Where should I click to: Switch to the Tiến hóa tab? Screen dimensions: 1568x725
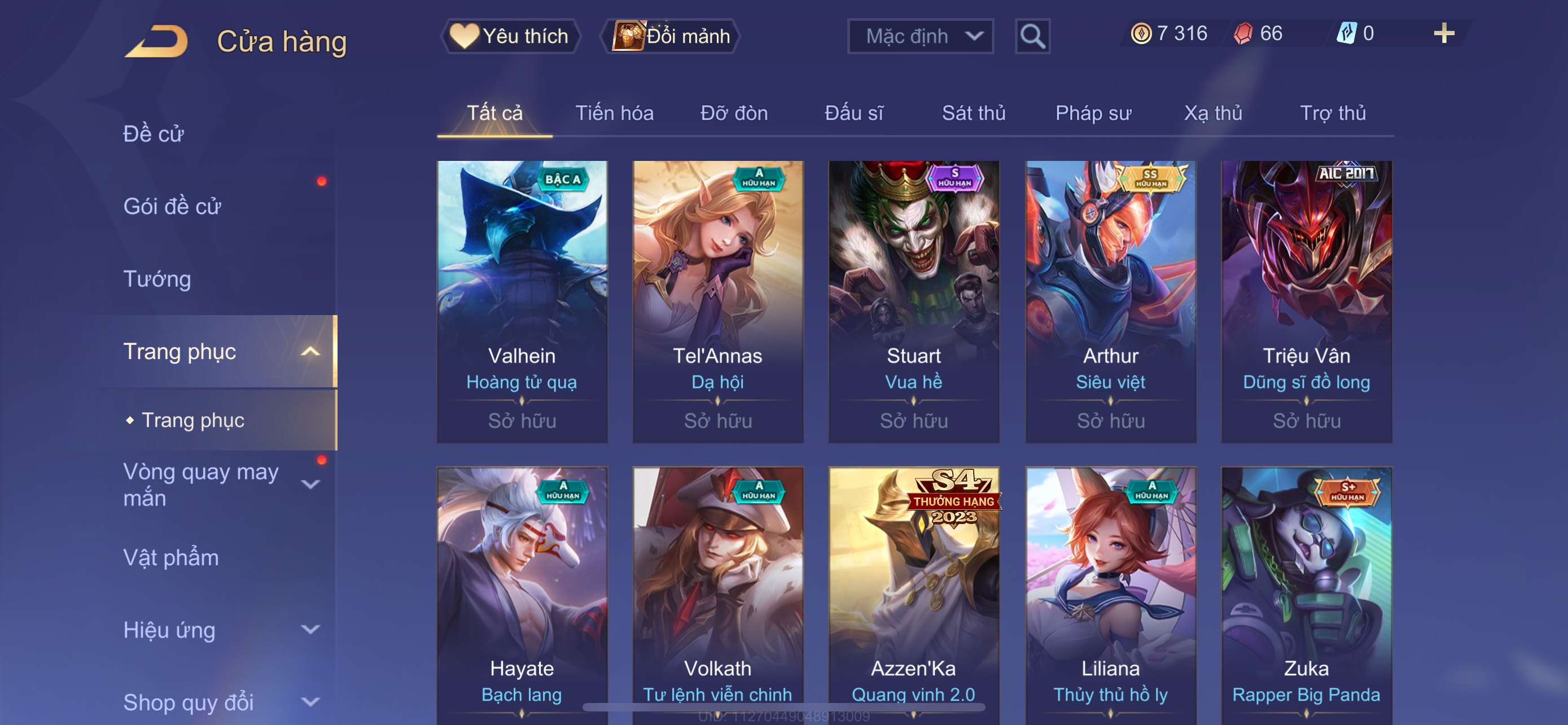tap(614, 113)
